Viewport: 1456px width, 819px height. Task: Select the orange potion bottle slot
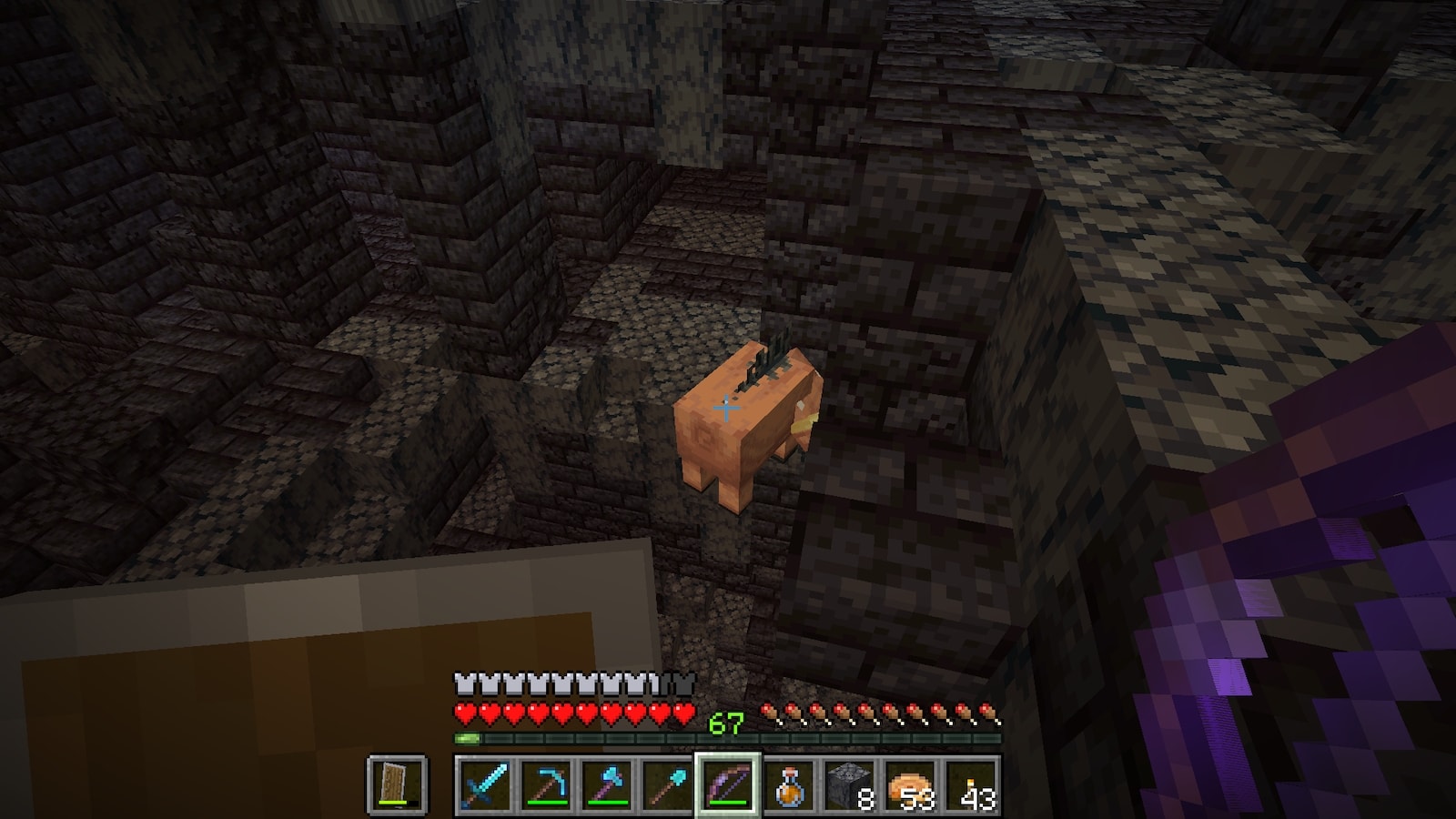pos(789,784)
